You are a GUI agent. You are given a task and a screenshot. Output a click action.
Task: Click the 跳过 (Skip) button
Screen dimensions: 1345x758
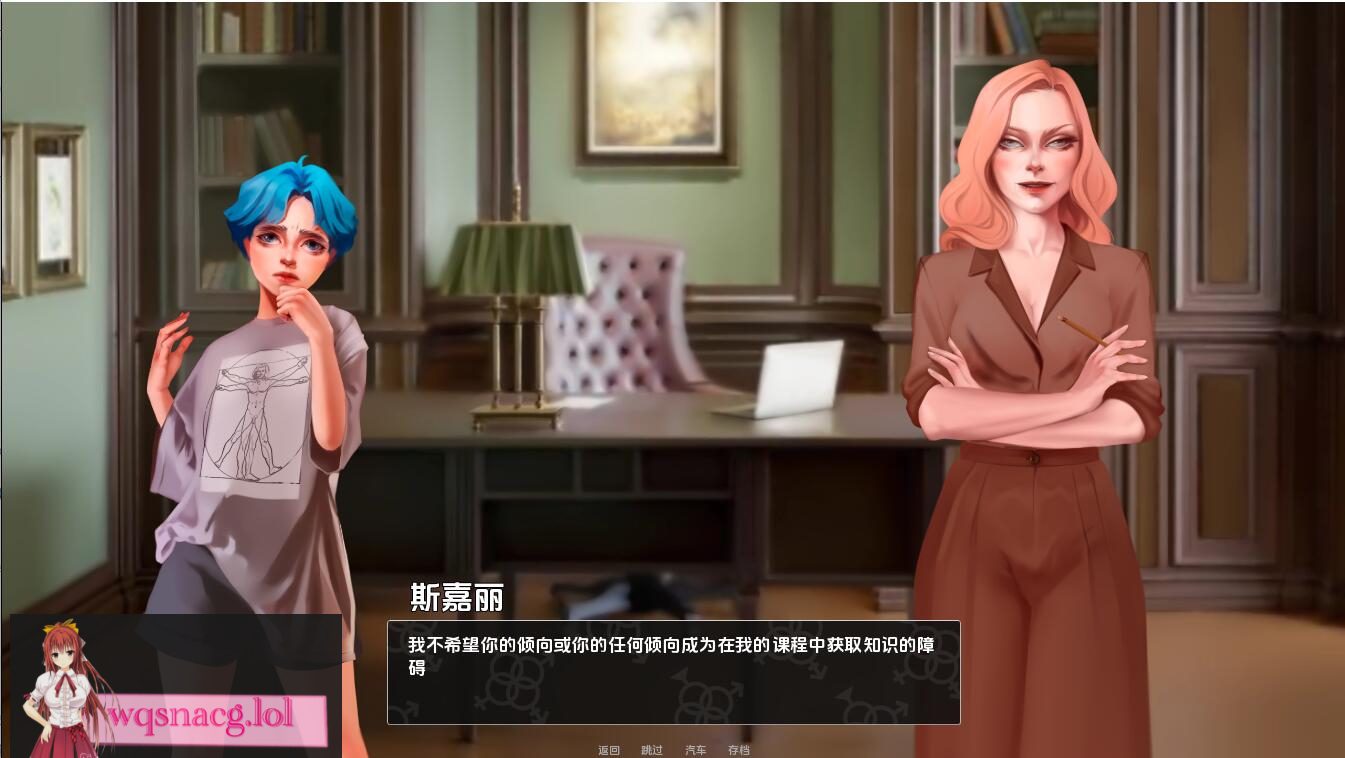click(652, 750)
